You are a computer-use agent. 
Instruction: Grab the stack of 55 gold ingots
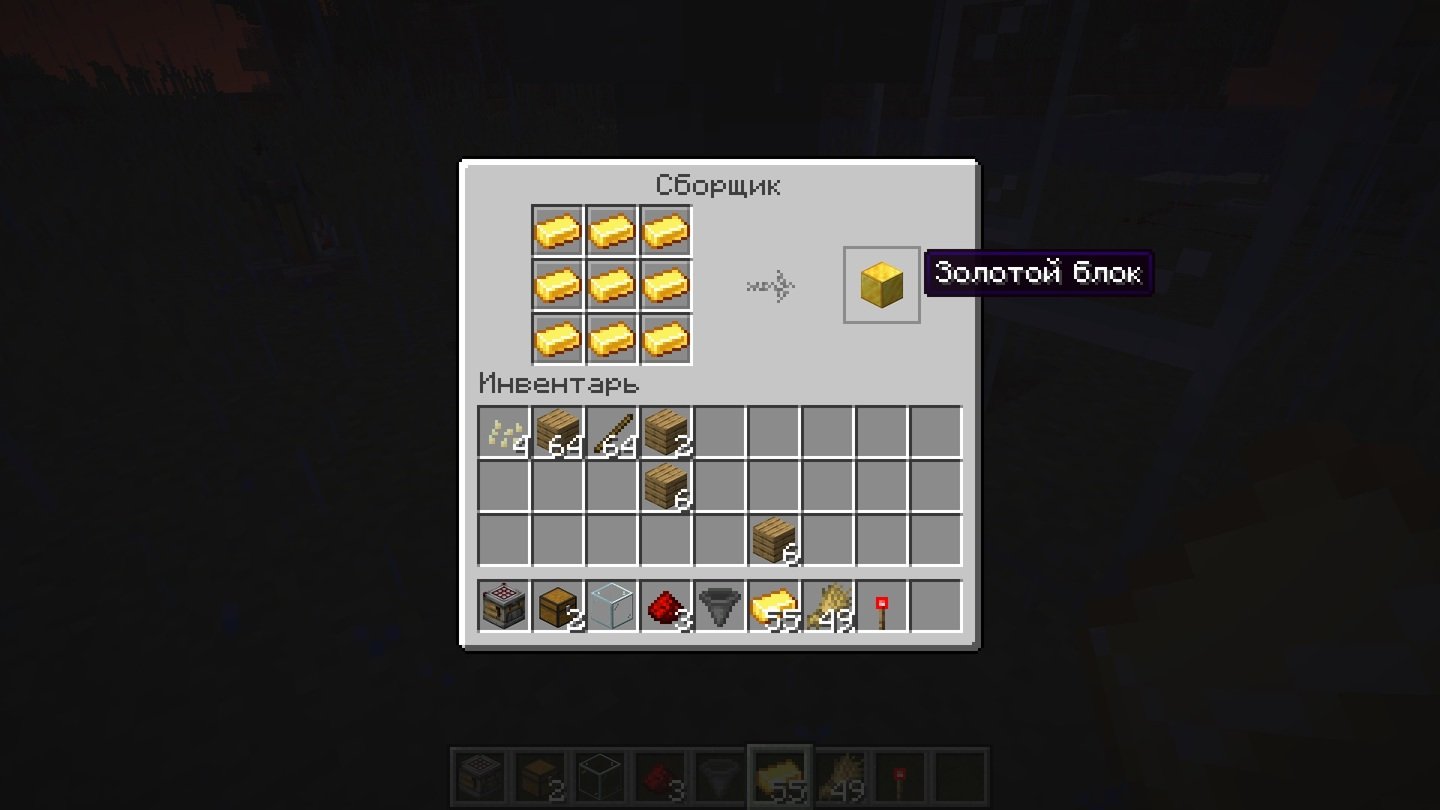tap(774, 607)
